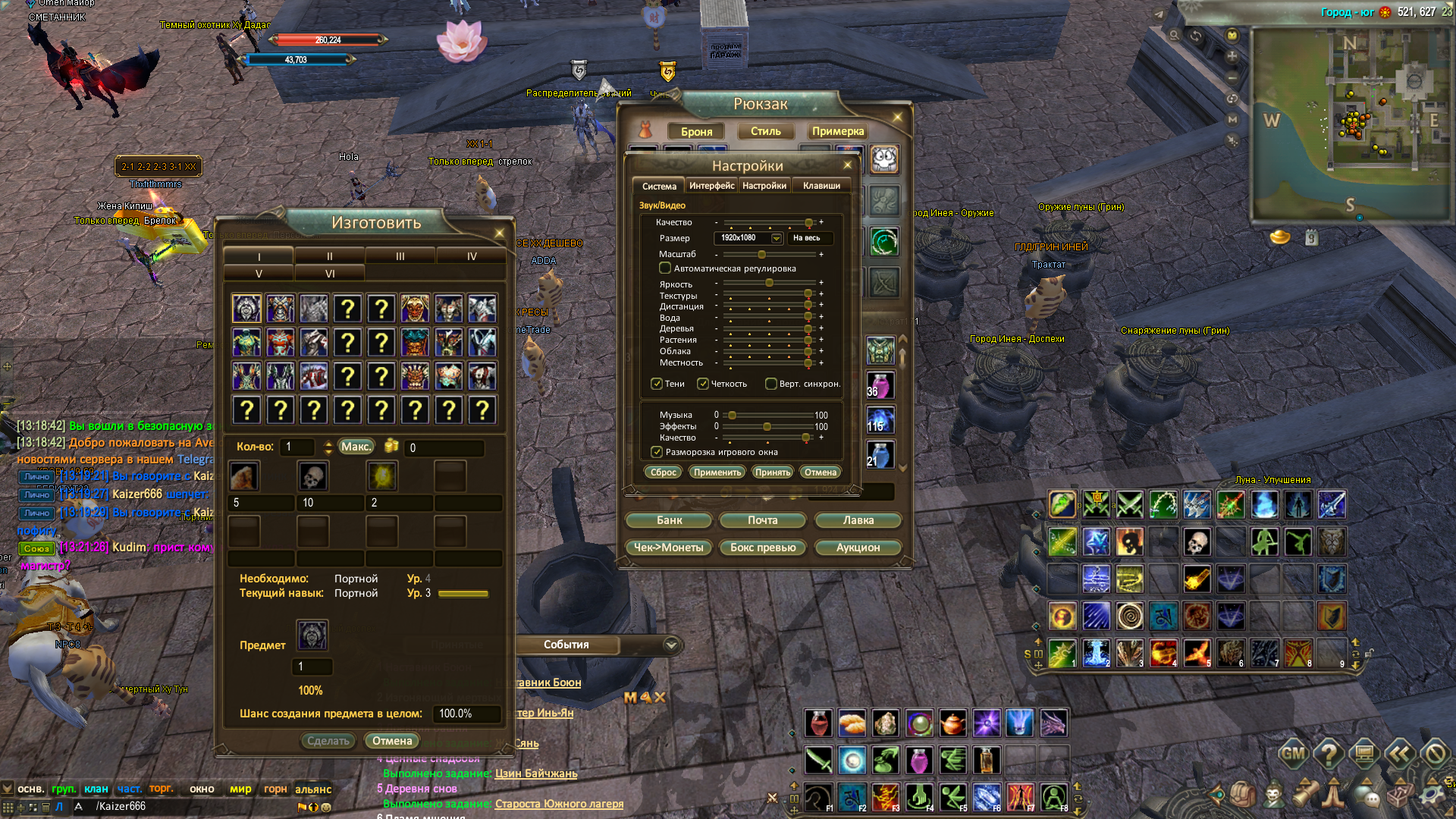Reset settings with the Сброс button

[x=663, y=472]
